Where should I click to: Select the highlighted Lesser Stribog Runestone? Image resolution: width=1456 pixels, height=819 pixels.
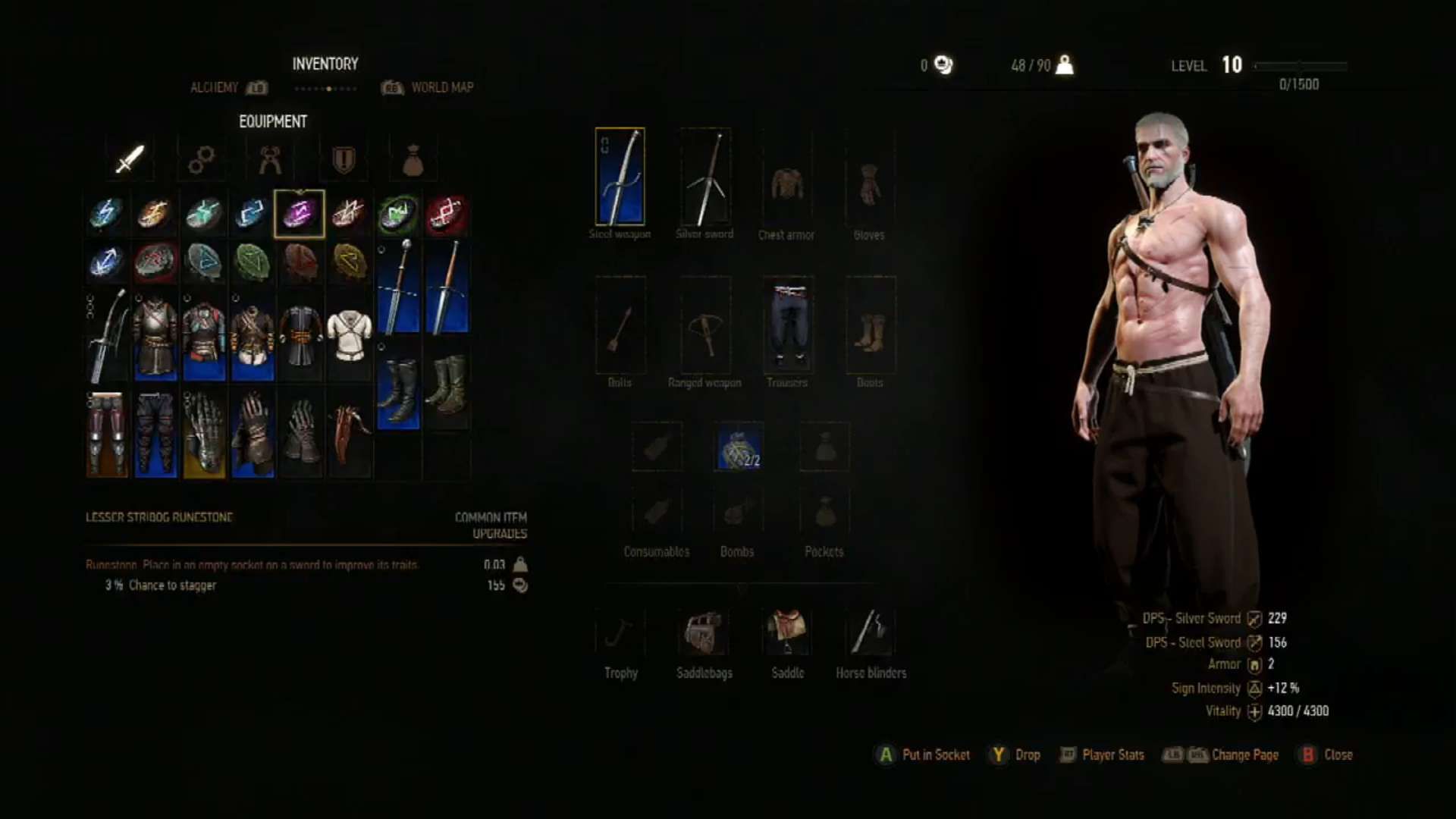pos(299,213)
